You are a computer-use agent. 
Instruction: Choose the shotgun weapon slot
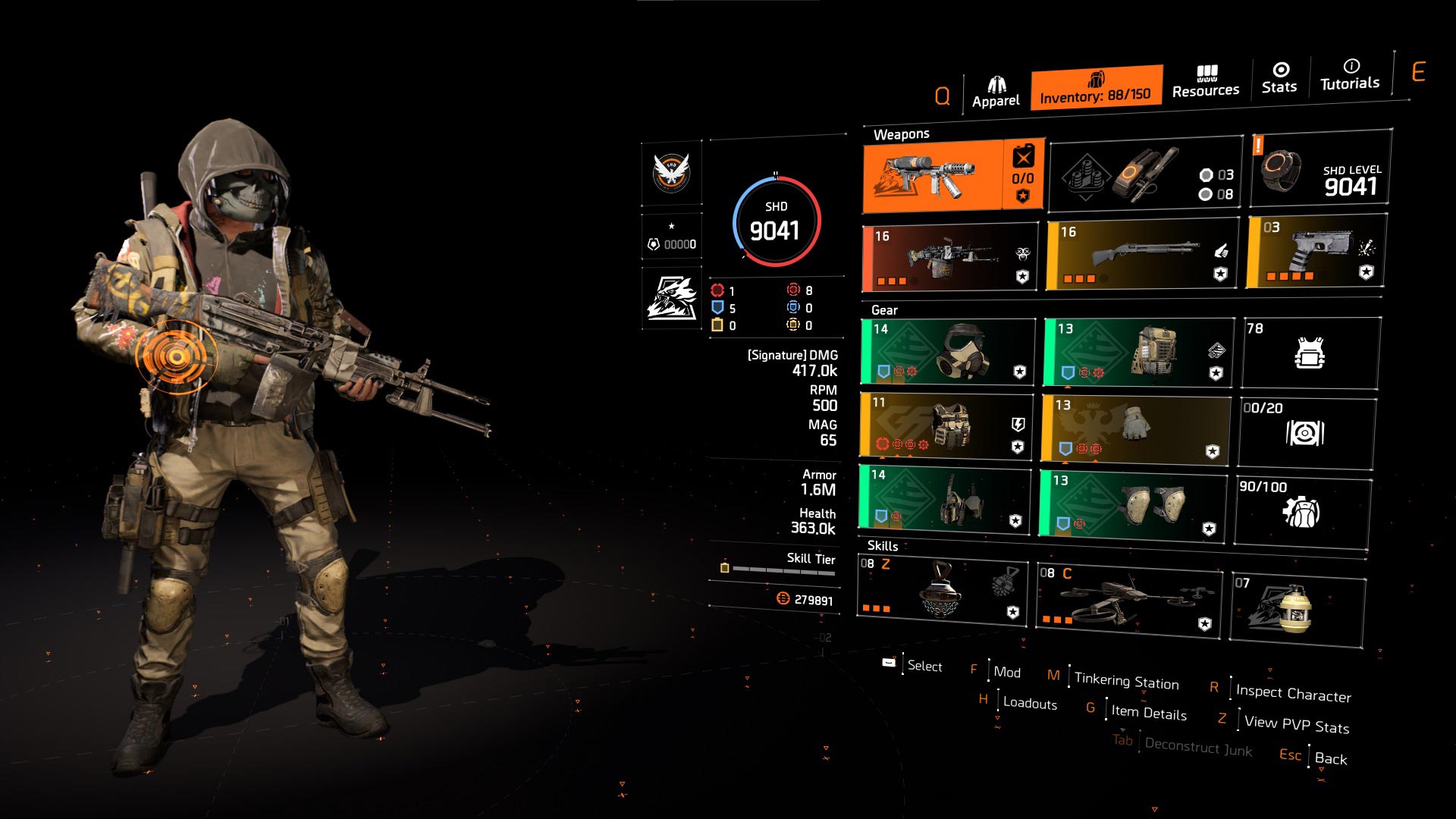click(x=1142, y=255)
